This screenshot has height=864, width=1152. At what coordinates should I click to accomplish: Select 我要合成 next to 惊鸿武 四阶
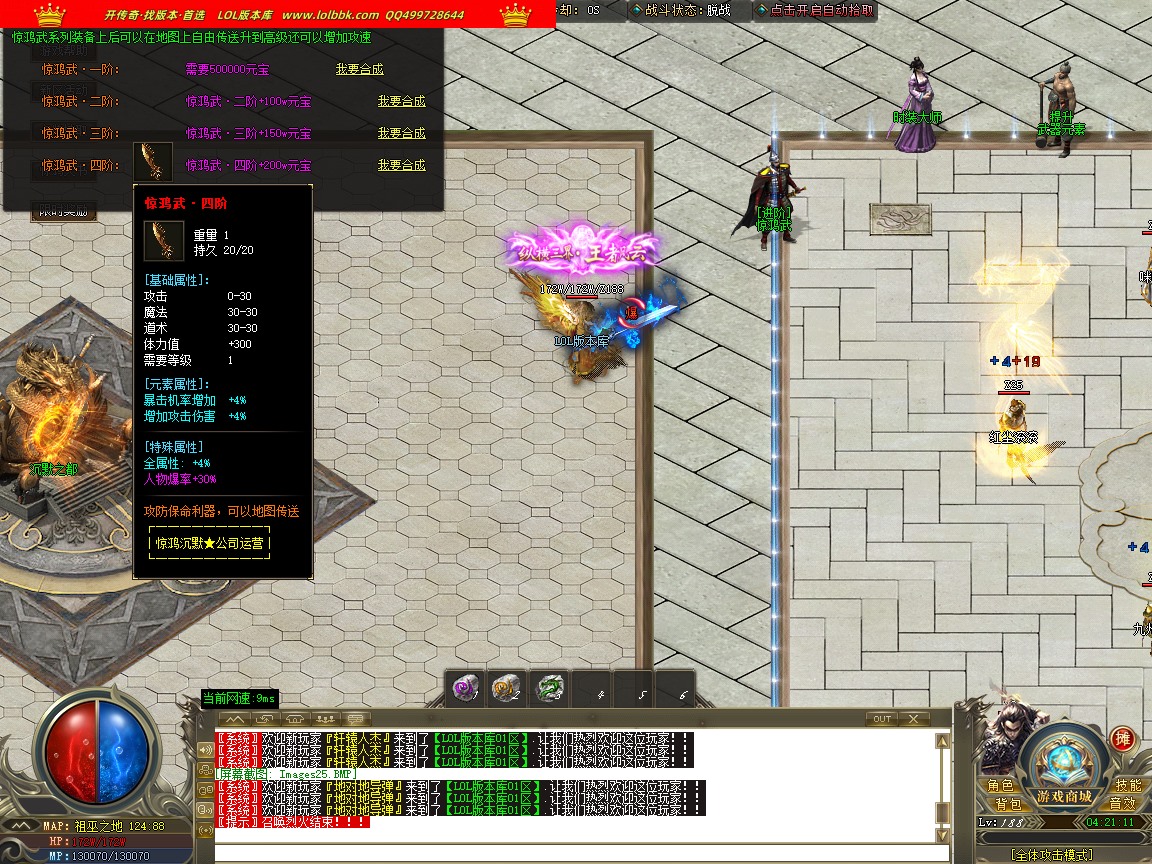coord(401,166)
